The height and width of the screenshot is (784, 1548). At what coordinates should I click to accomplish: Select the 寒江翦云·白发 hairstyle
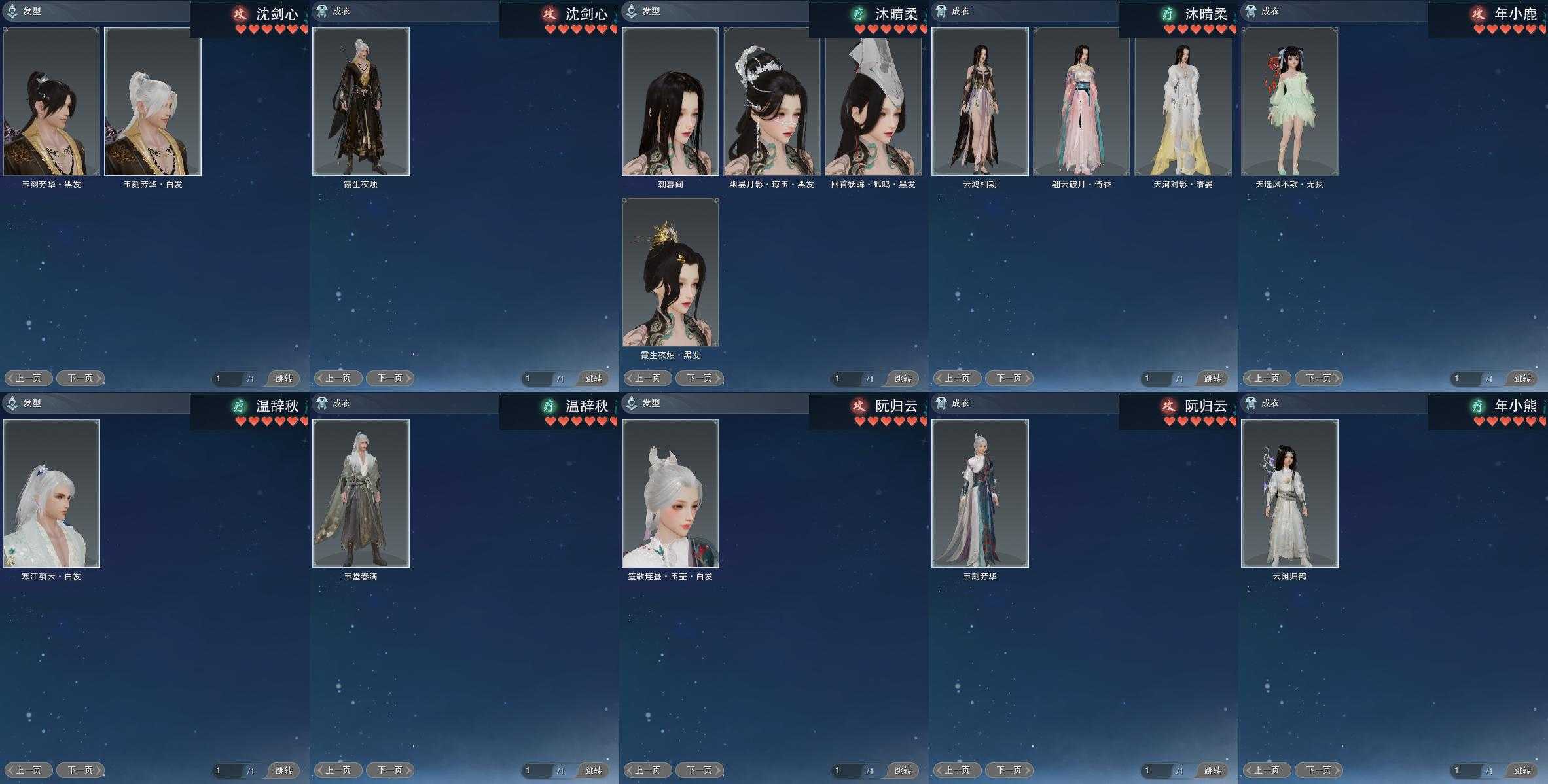52,493
